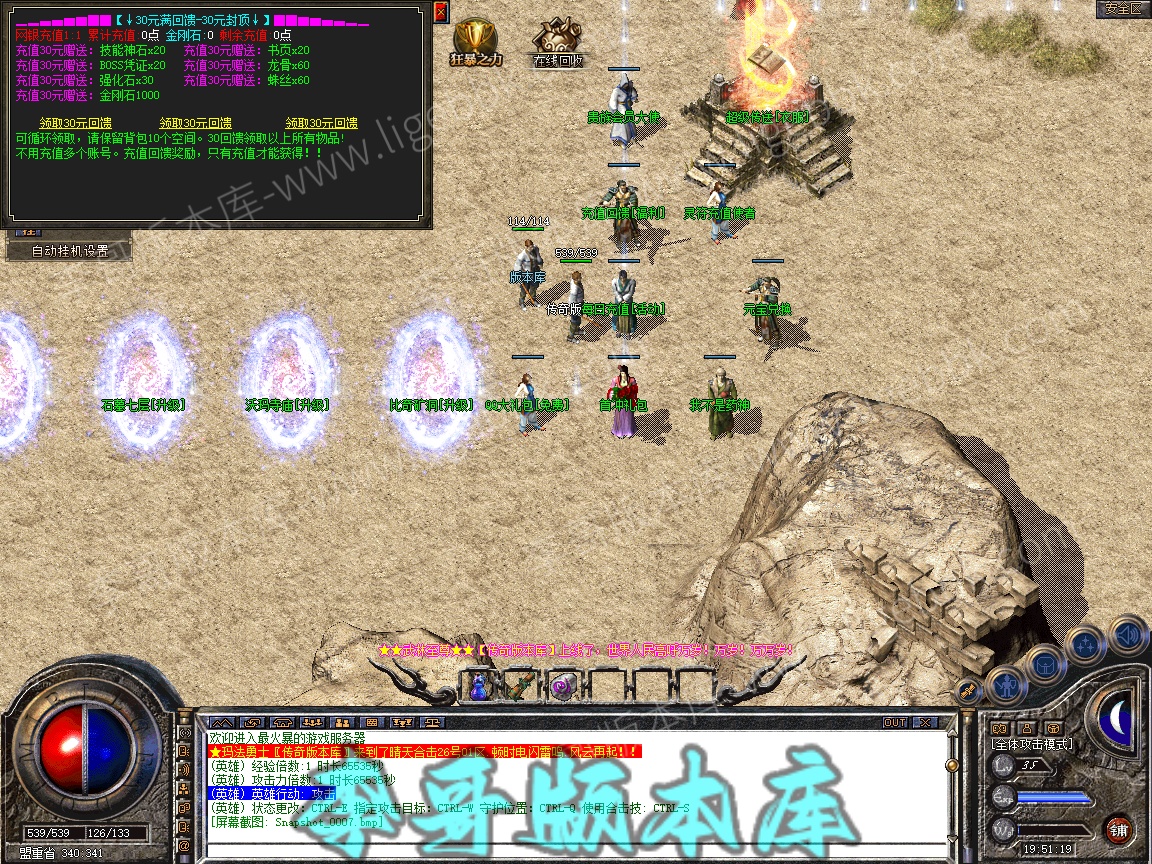Open the 在线回收 online recycle icon
The width and height of the screenshot is (1152, 864).
tap(556, 41)
